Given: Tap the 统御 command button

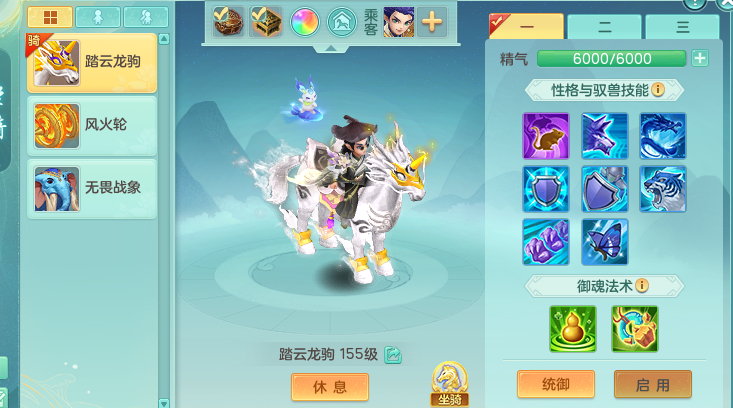Looking at the screenshot, I should click(x=556, y=385).
